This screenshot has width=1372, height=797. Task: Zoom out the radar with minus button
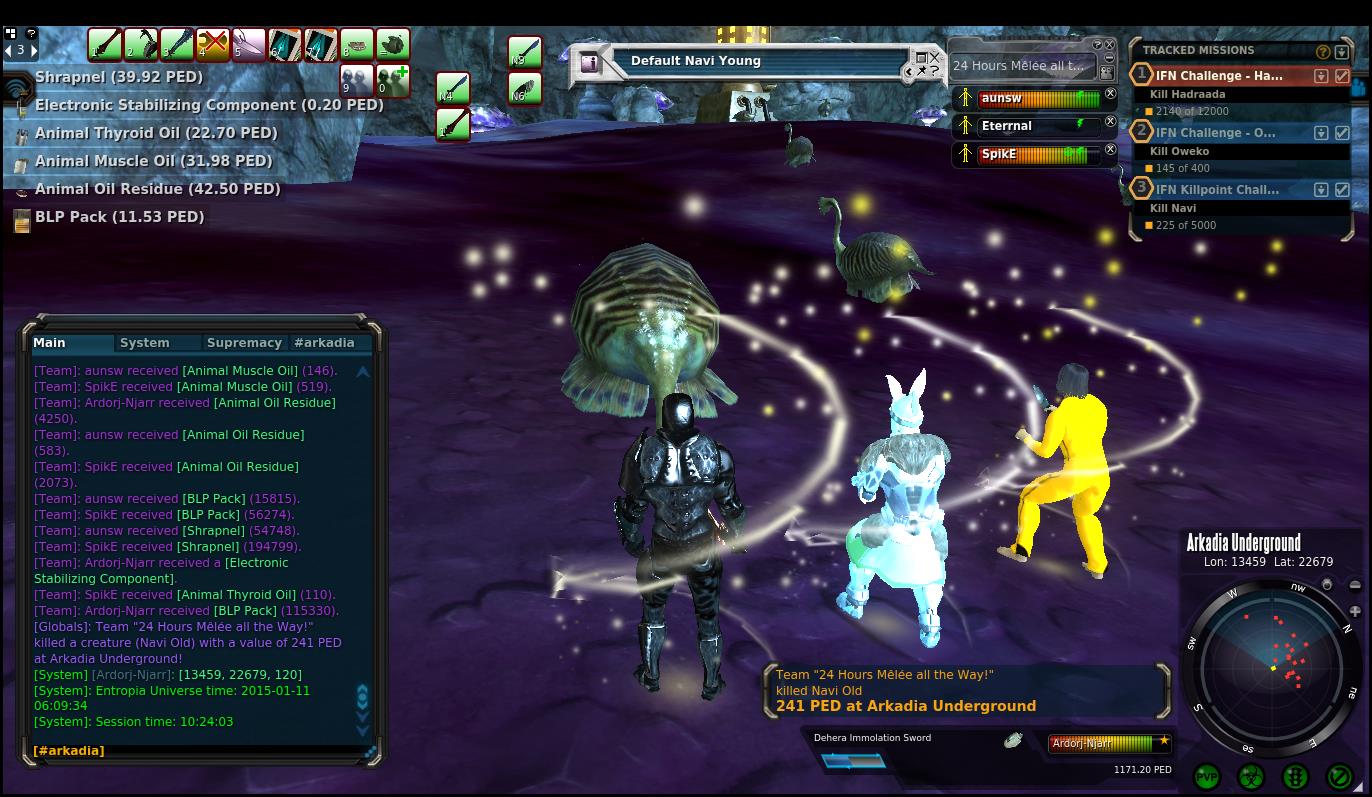click(1355, 585)
